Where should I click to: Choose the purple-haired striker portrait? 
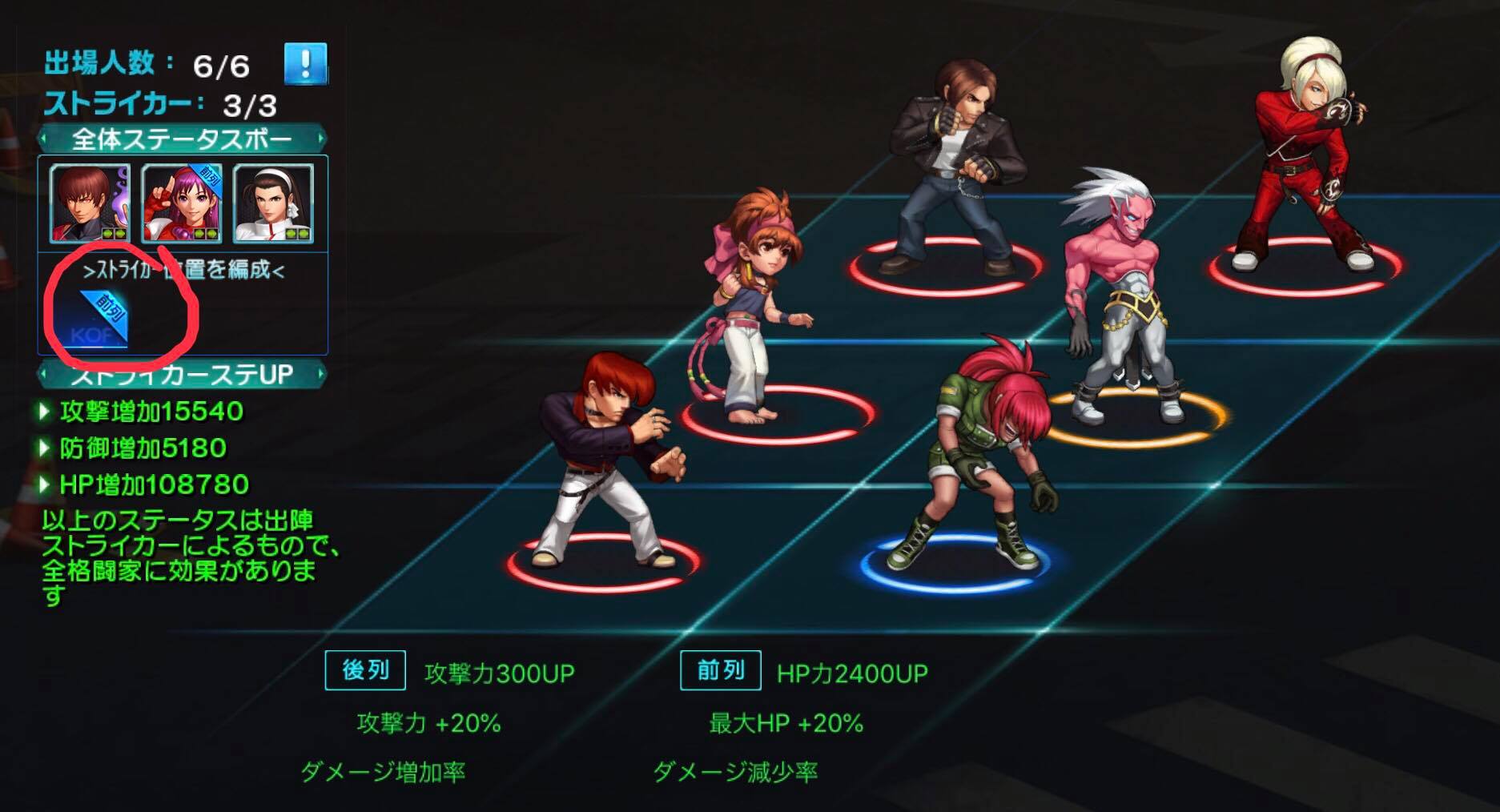coord(182,203)
